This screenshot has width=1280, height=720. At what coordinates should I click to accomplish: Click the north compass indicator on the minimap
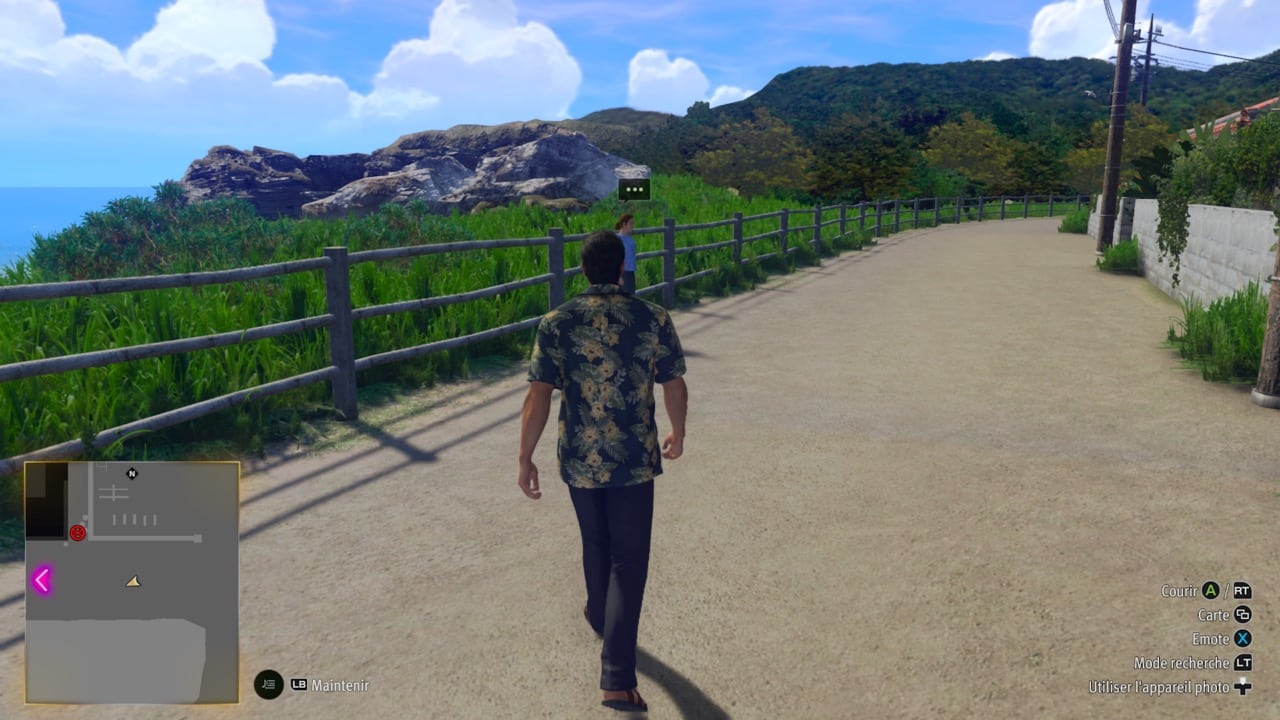tap(132, 473)
